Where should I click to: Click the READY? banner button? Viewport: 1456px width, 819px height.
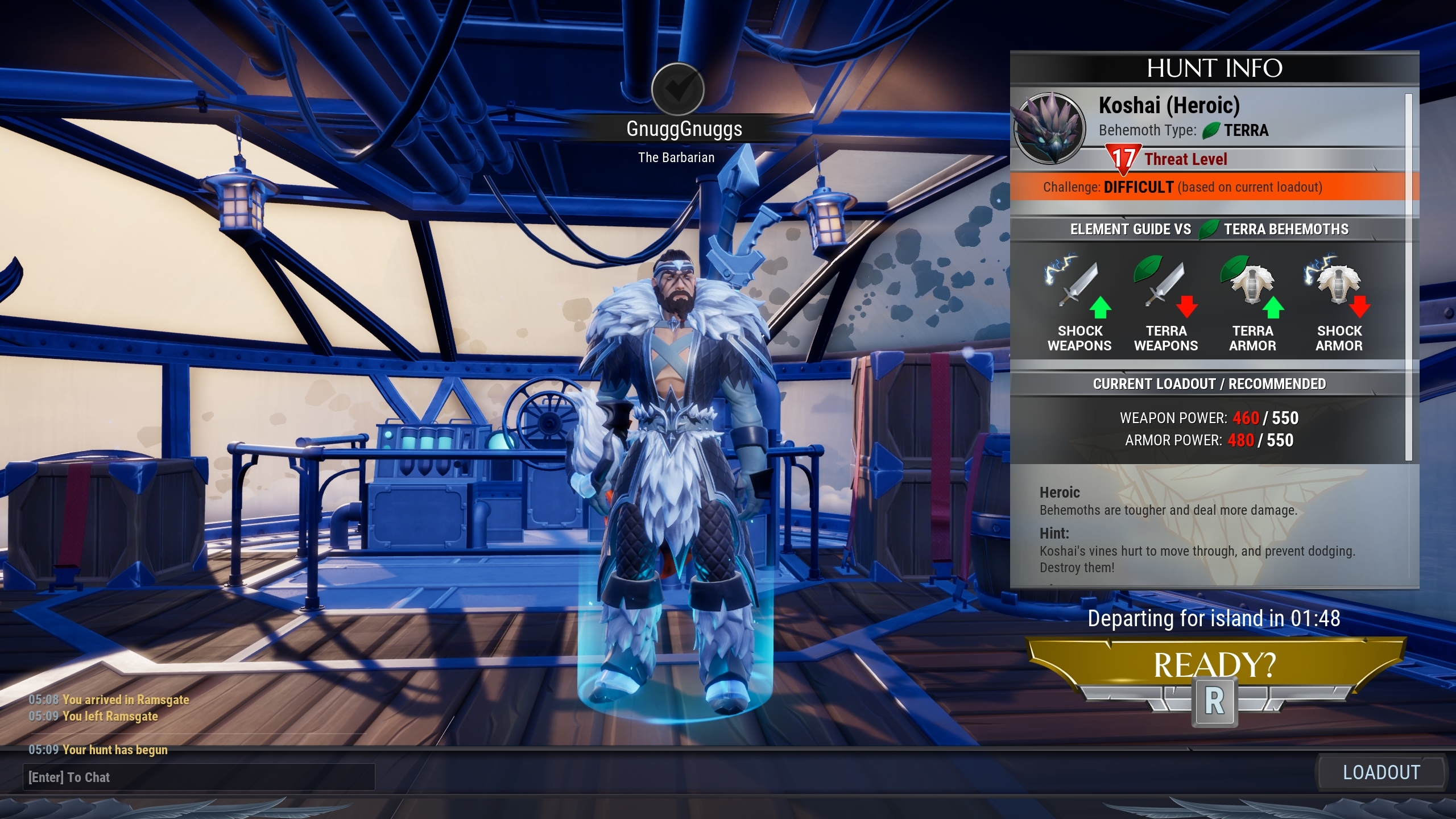pos(1215,665)
